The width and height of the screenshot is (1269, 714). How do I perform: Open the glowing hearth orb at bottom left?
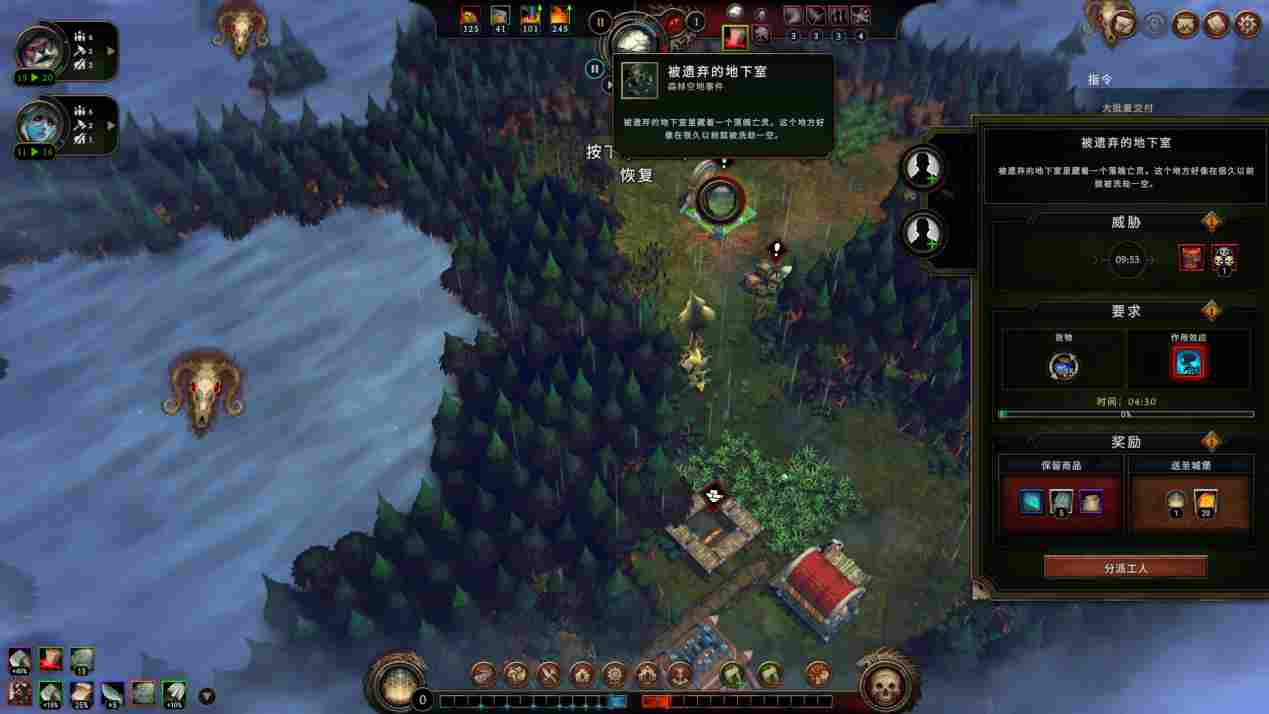click(x=399, y=684)
